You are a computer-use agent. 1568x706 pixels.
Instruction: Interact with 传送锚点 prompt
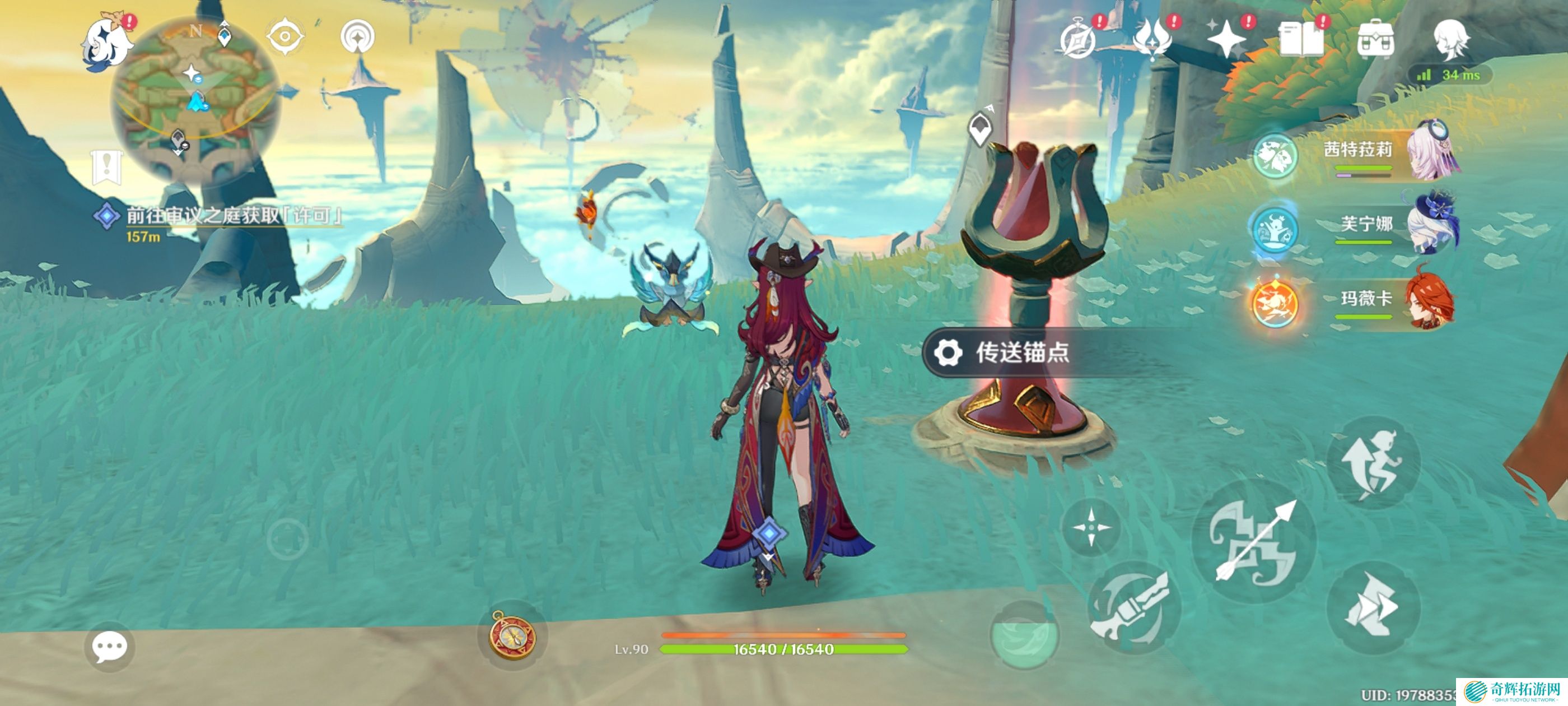(x=1023, y=352)
